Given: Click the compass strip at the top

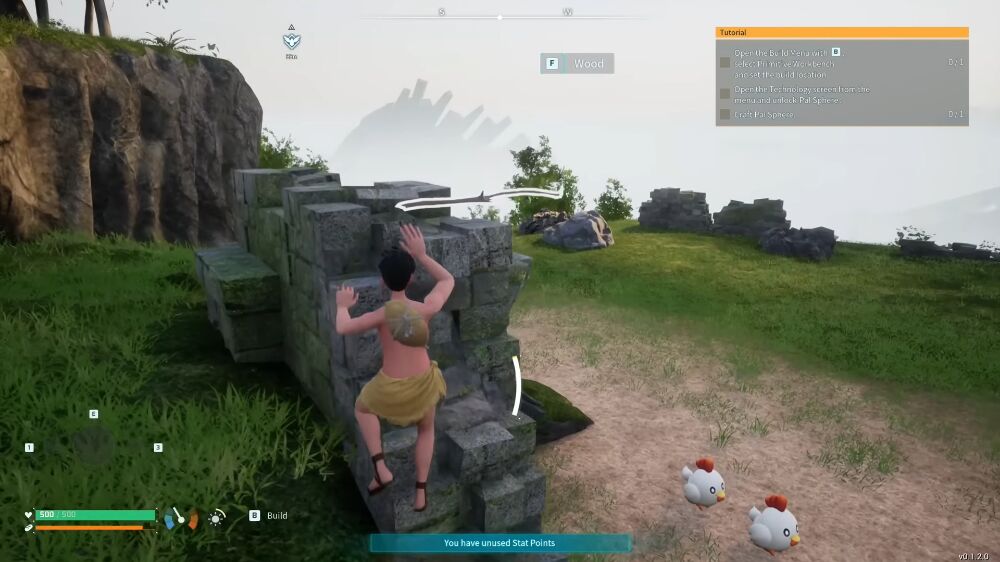Looking at the screenshot, I should [x=500, y=14].
